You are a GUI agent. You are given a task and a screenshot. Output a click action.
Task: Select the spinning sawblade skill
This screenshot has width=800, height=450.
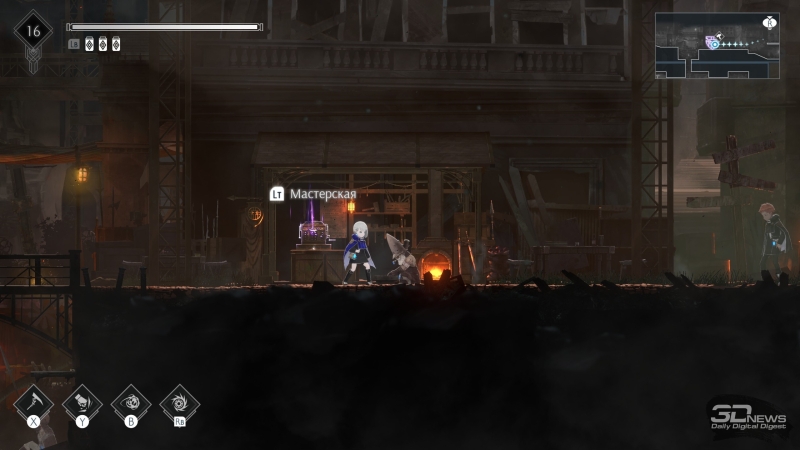tap(180, 402)
